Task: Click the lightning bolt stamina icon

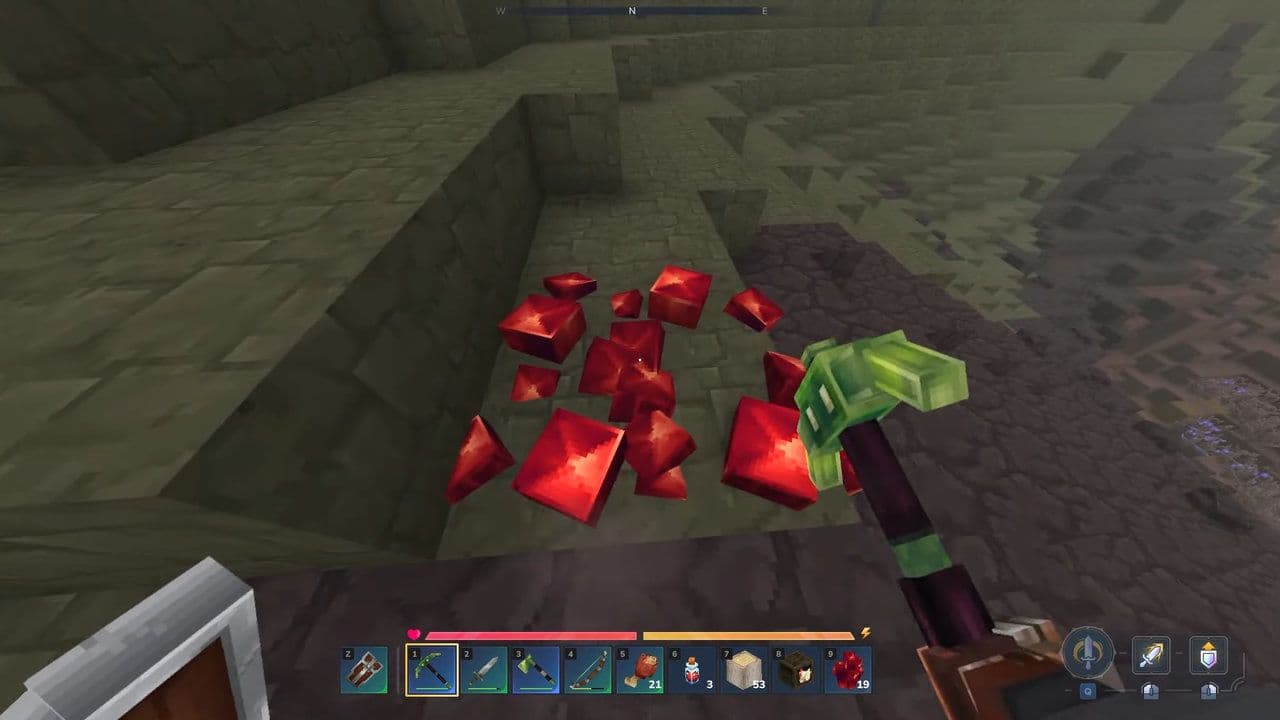Action: point(865,632)
